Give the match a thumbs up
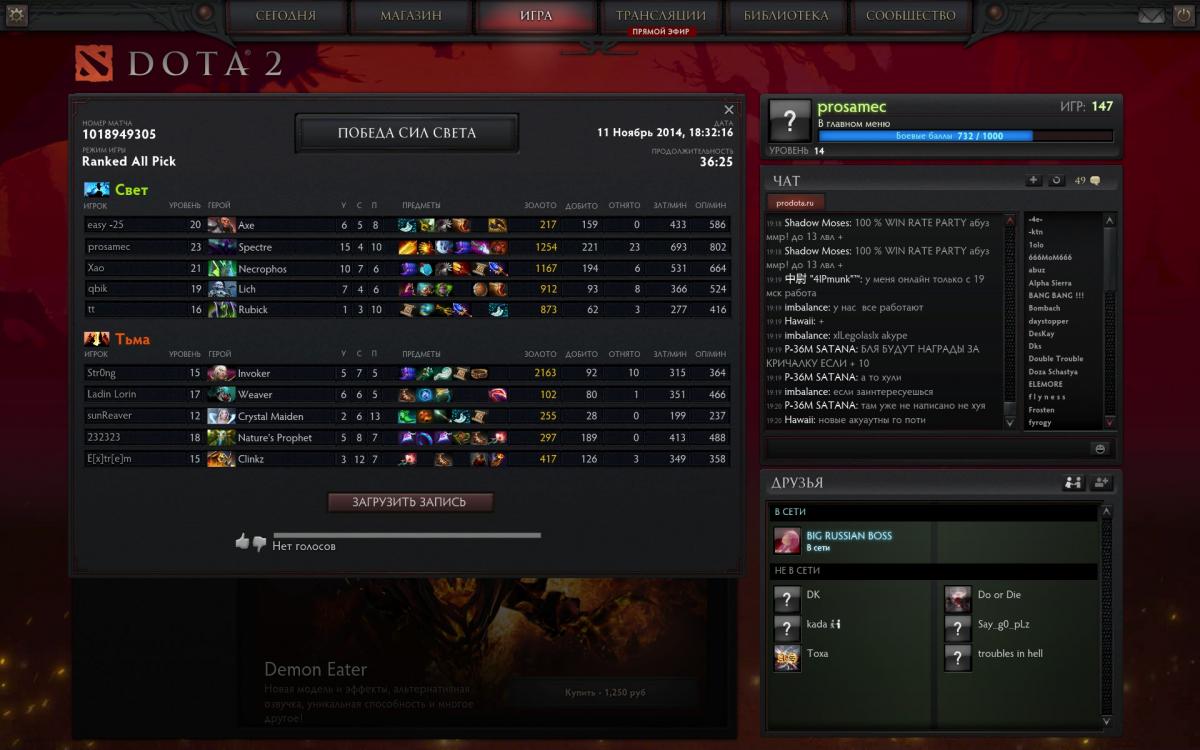The image size is (1200, 750). pyautogui.click(x=242, y=542)
